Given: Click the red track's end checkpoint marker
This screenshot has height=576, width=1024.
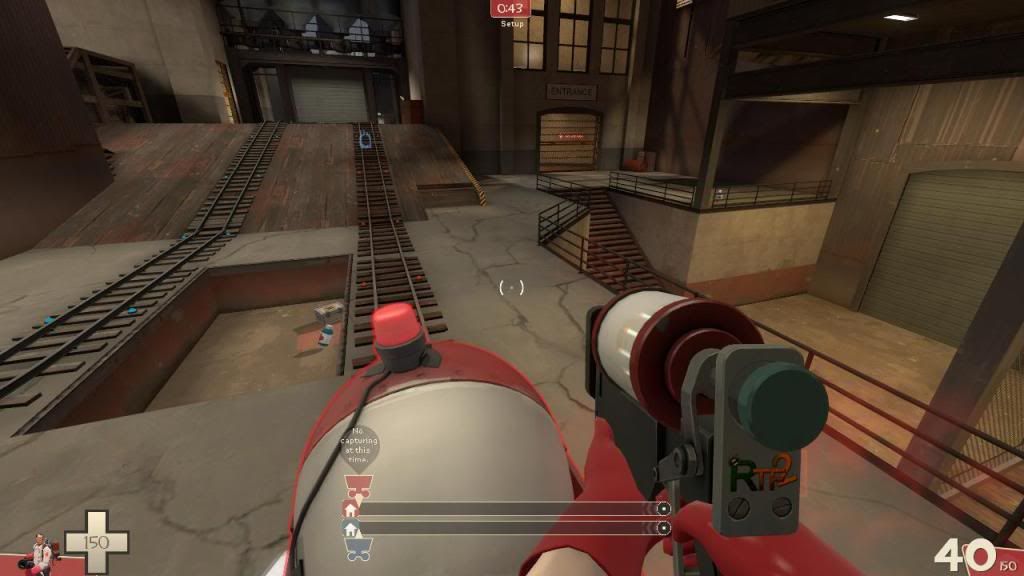Looking at the screenshot, I should 663,508.
